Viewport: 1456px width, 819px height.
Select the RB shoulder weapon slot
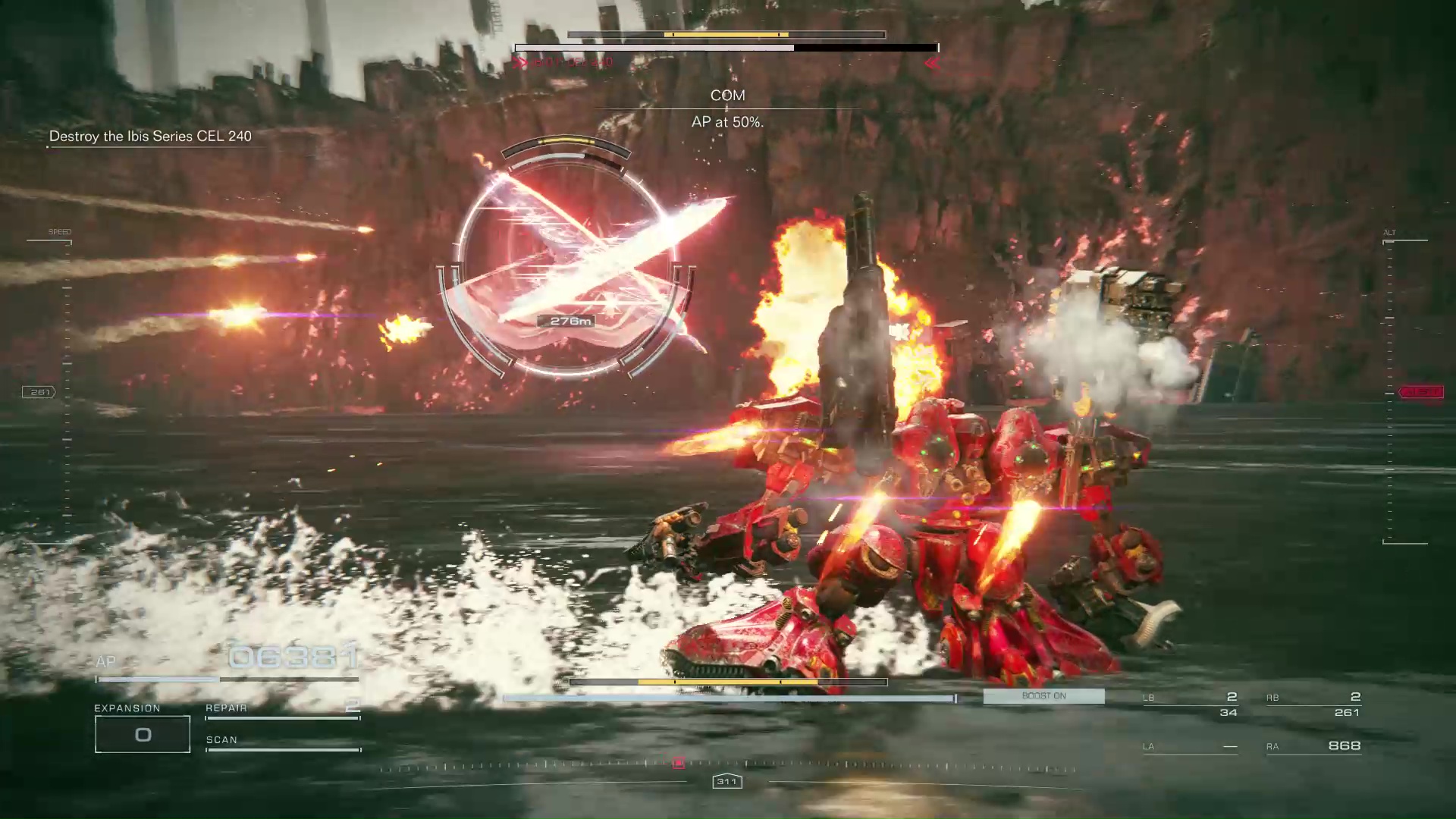(x=1313, y=704)
